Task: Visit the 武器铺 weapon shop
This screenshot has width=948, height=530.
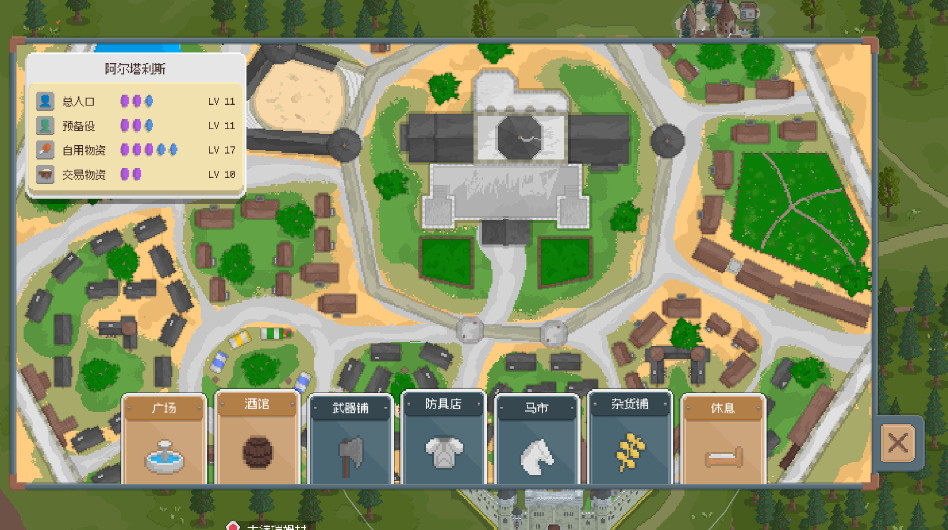Action: coord(350,440)
